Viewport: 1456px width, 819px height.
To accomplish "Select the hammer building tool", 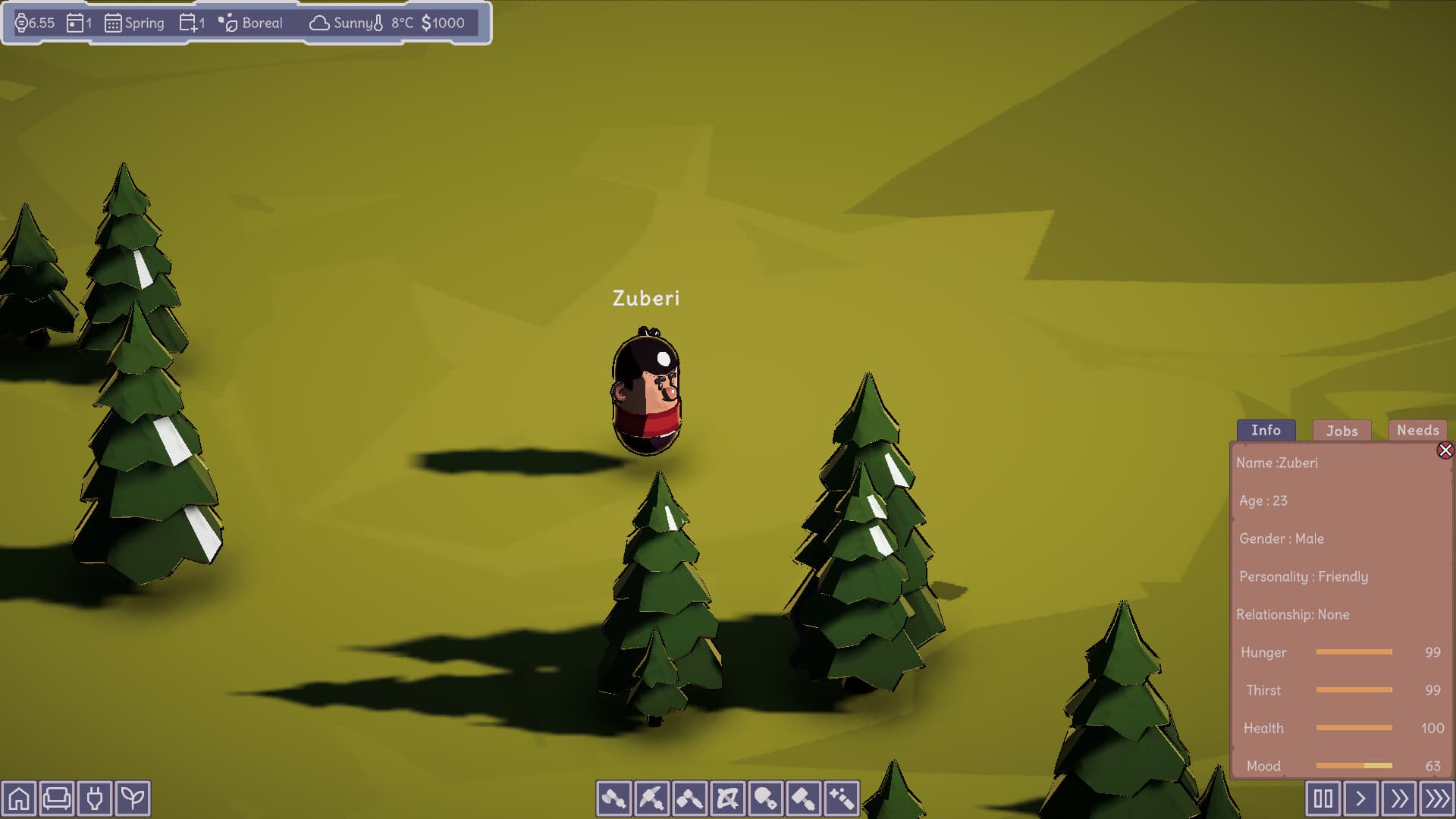I will pyautogui.click(x=802, y=799).
